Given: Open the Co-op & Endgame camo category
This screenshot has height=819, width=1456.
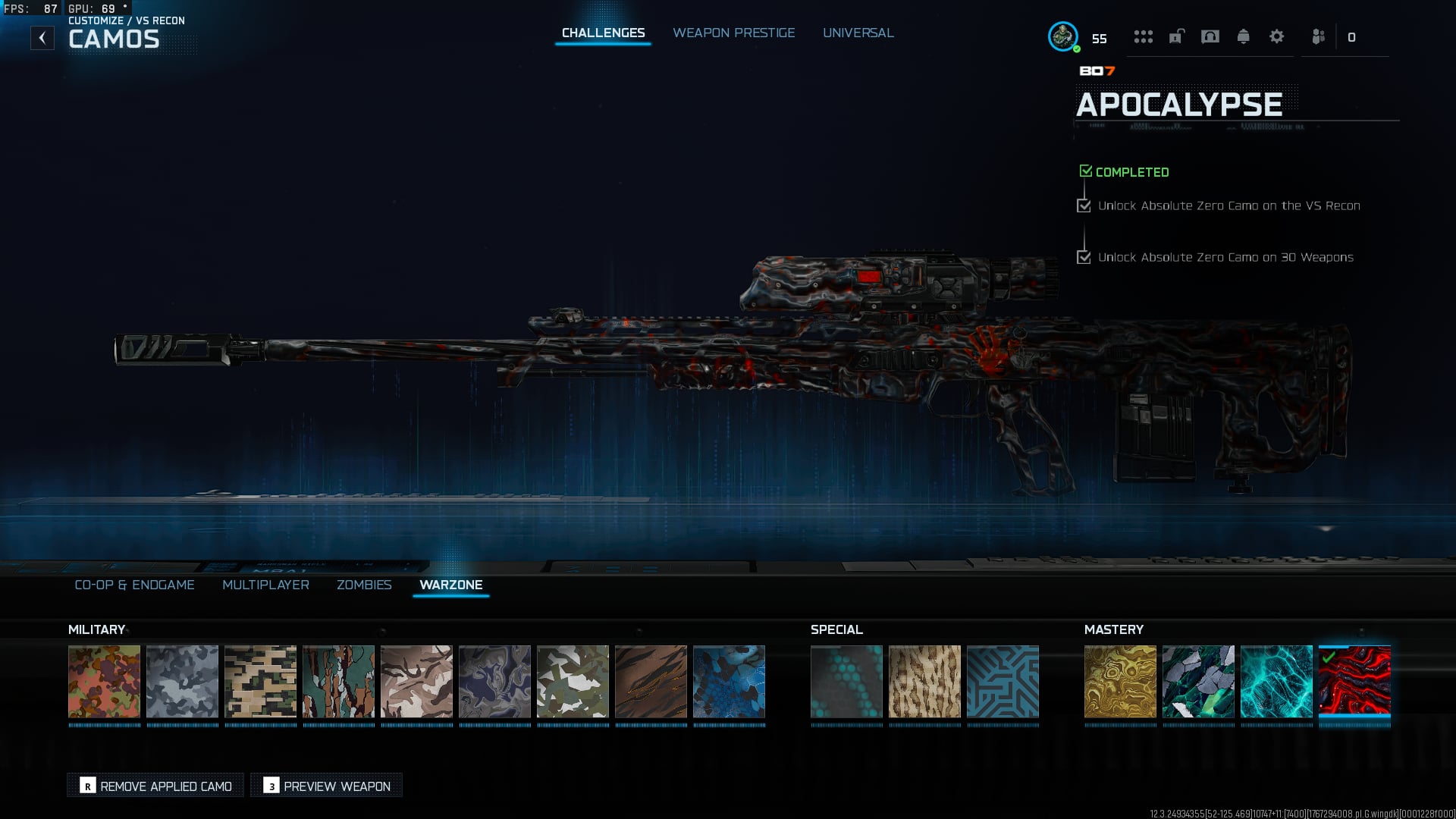Looking at the screenshot, I should click(x=134, y=585).
